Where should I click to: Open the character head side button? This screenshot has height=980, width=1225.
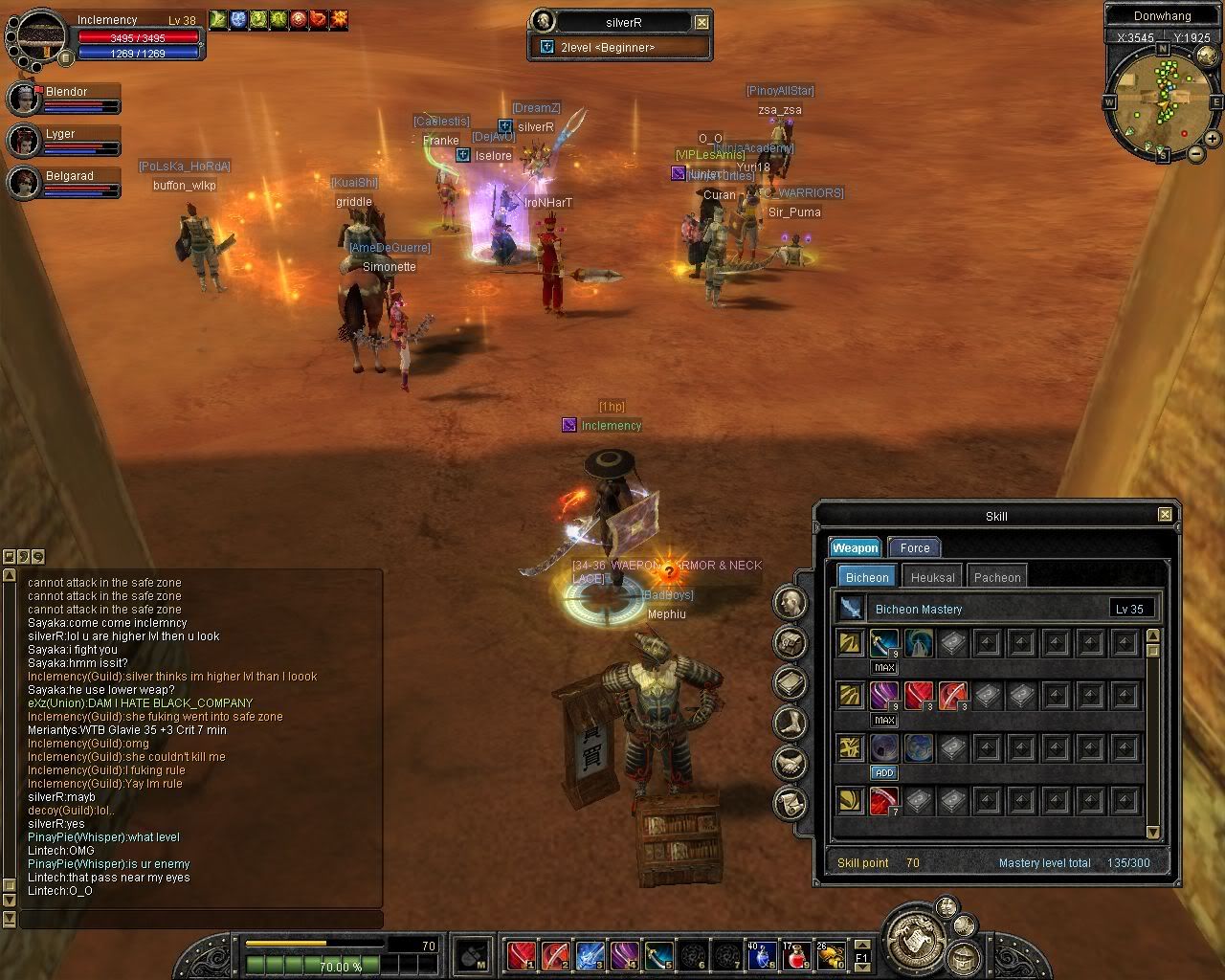791,602
